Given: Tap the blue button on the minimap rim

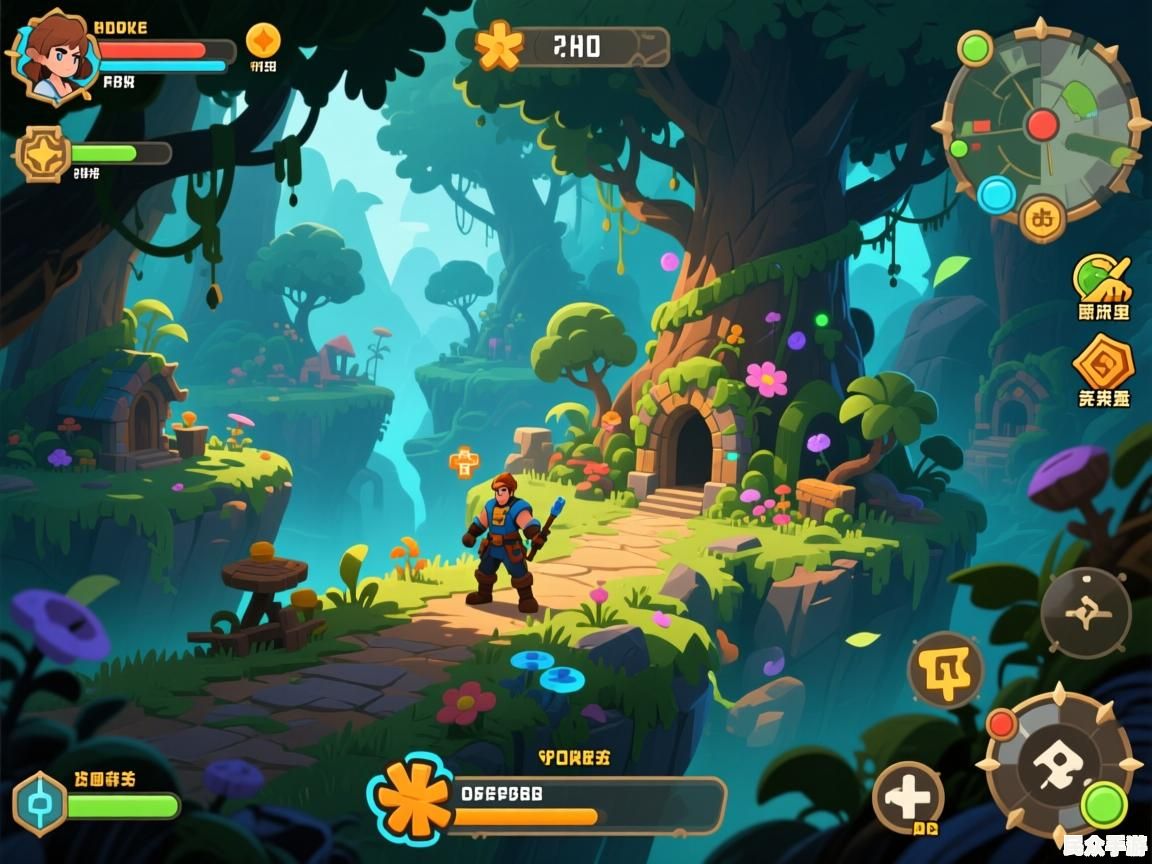Looking at the screenshot, I should point(996,194).
